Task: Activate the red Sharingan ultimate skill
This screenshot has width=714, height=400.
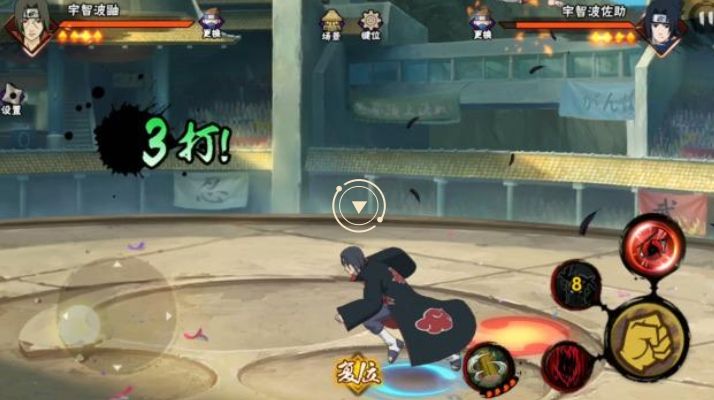Action: 652,244
